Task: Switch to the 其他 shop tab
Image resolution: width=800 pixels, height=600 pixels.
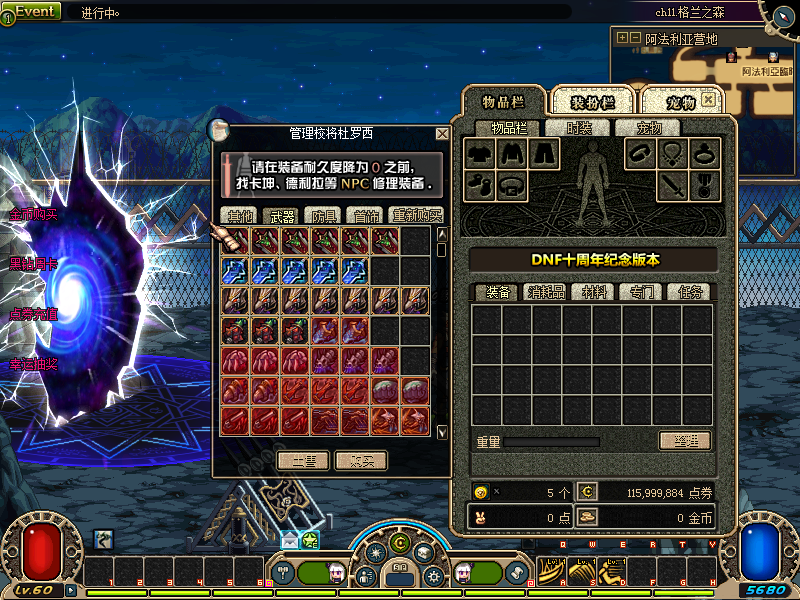Action: click(239, 216)
